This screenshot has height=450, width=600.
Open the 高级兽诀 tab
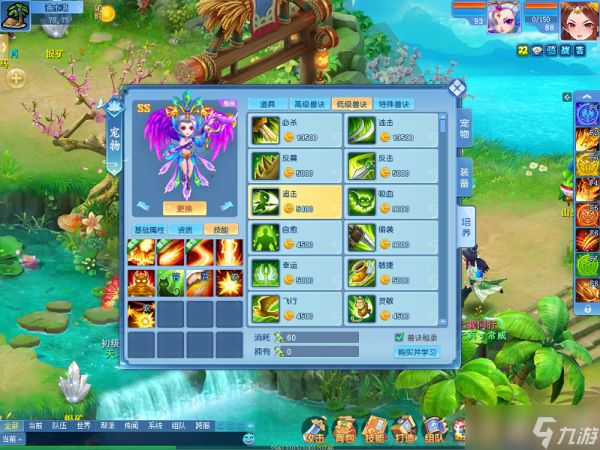[308, 104]
